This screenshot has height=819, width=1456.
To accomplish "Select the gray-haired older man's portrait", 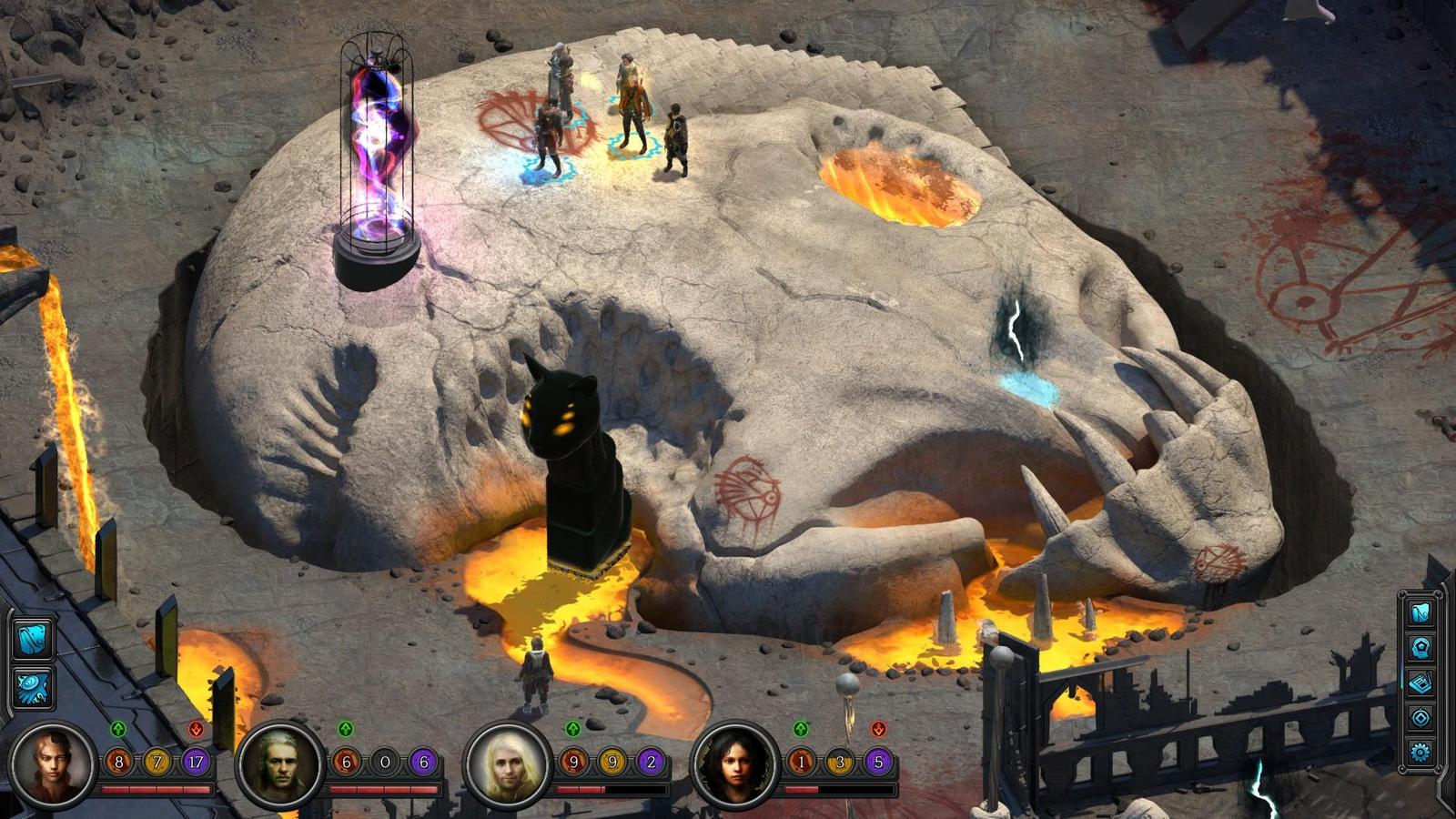I will 279,763.
